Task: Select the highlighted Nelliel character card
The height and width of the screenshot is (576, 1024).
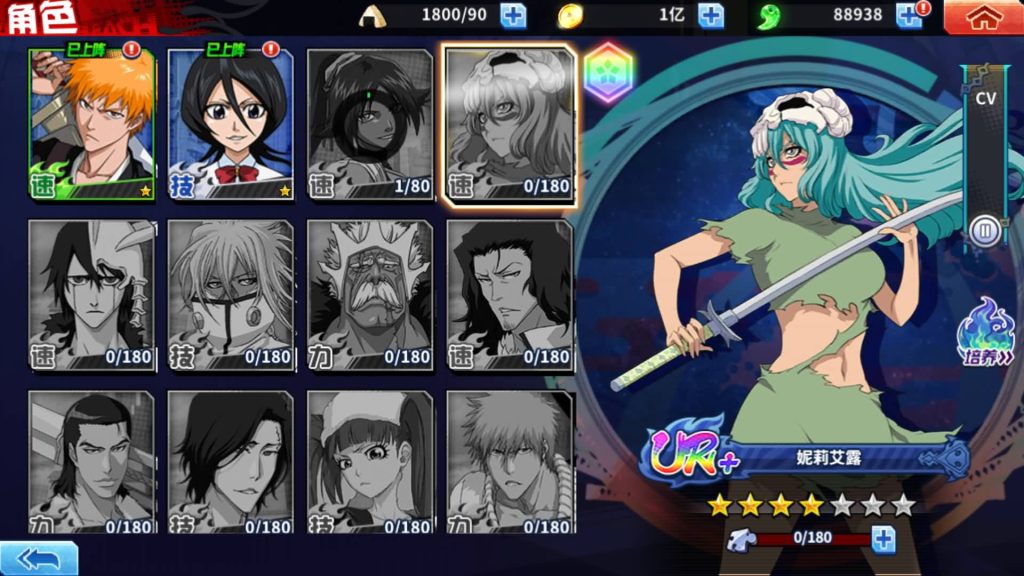Action: [510, 124]
